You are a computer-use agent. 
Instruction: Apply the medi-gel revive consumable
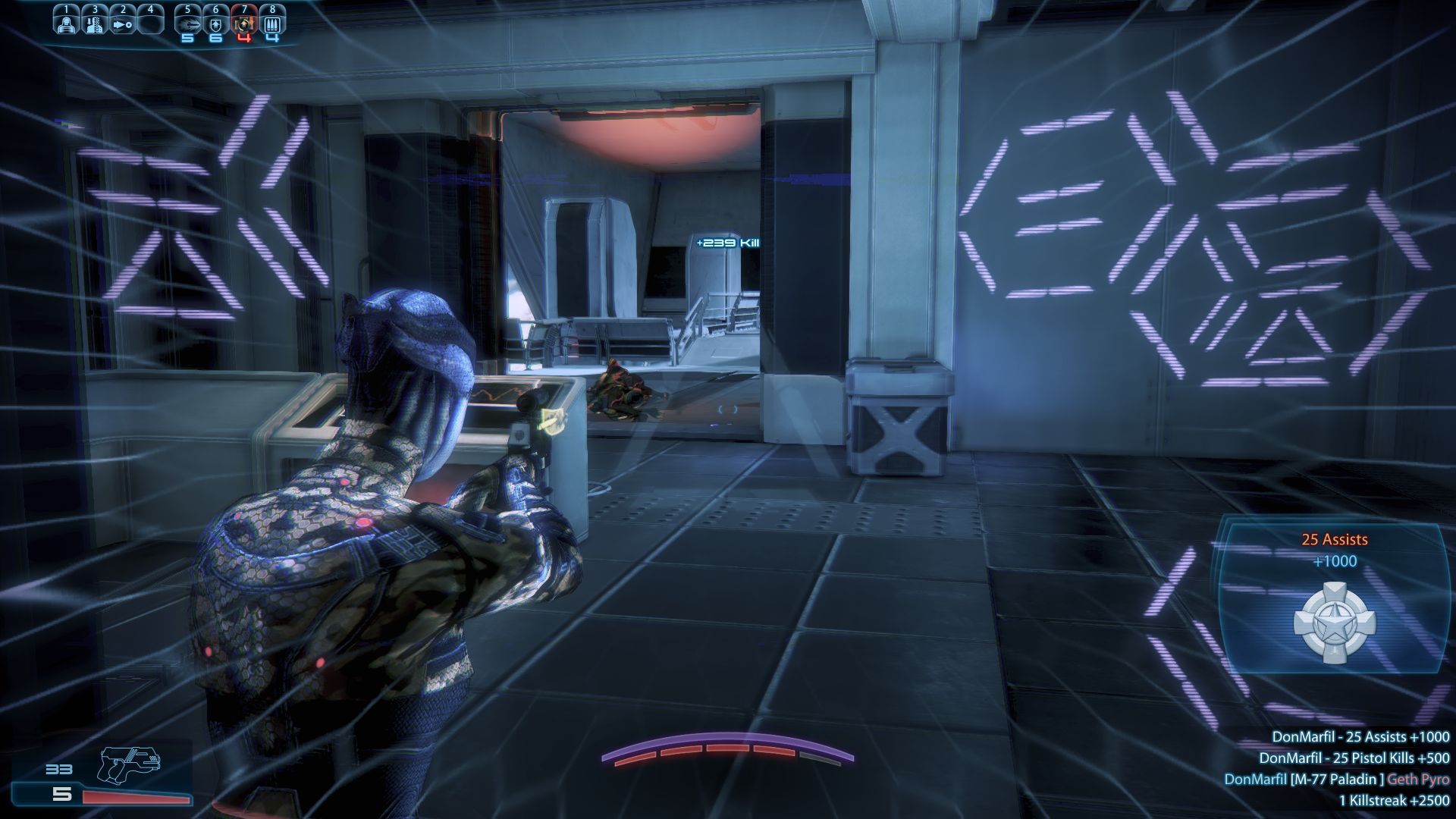244,24
